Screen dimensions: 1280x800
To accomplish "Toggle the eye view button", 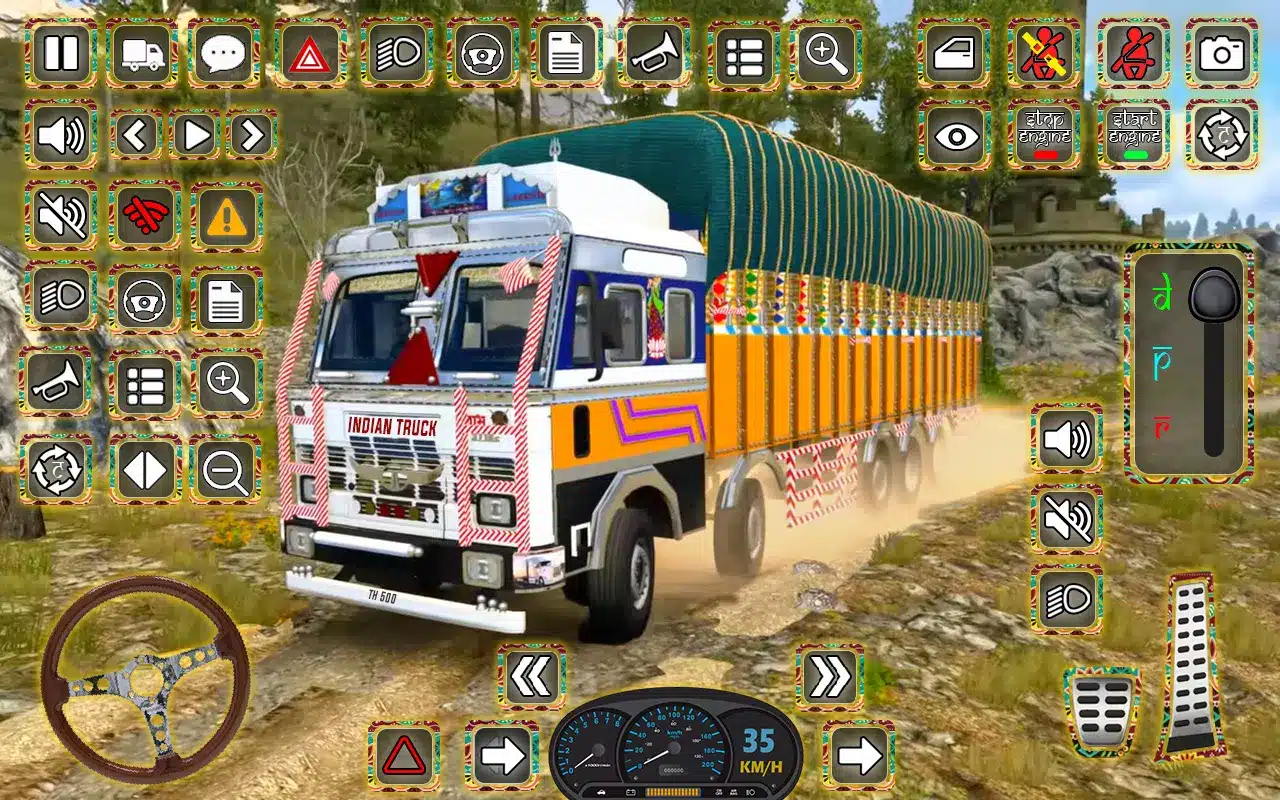I will click(954, 134).
